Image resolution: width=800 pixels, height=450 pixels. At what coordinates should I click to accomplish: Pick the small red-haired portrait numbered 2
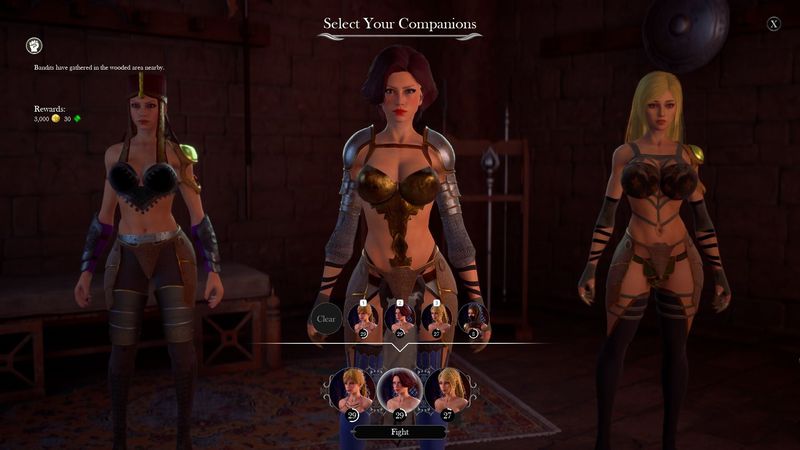click(x=400, y=318)
